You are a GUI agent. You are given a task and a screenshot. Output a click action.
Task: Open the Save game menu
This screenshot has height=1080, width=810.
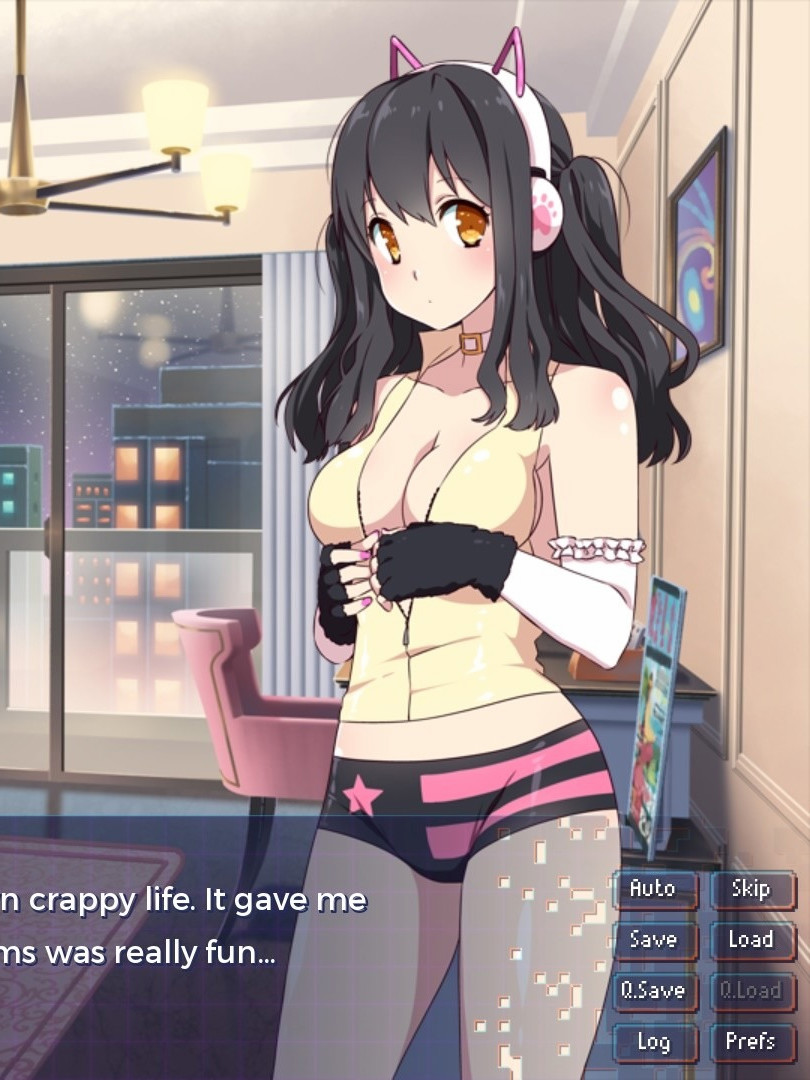point(654,940)
